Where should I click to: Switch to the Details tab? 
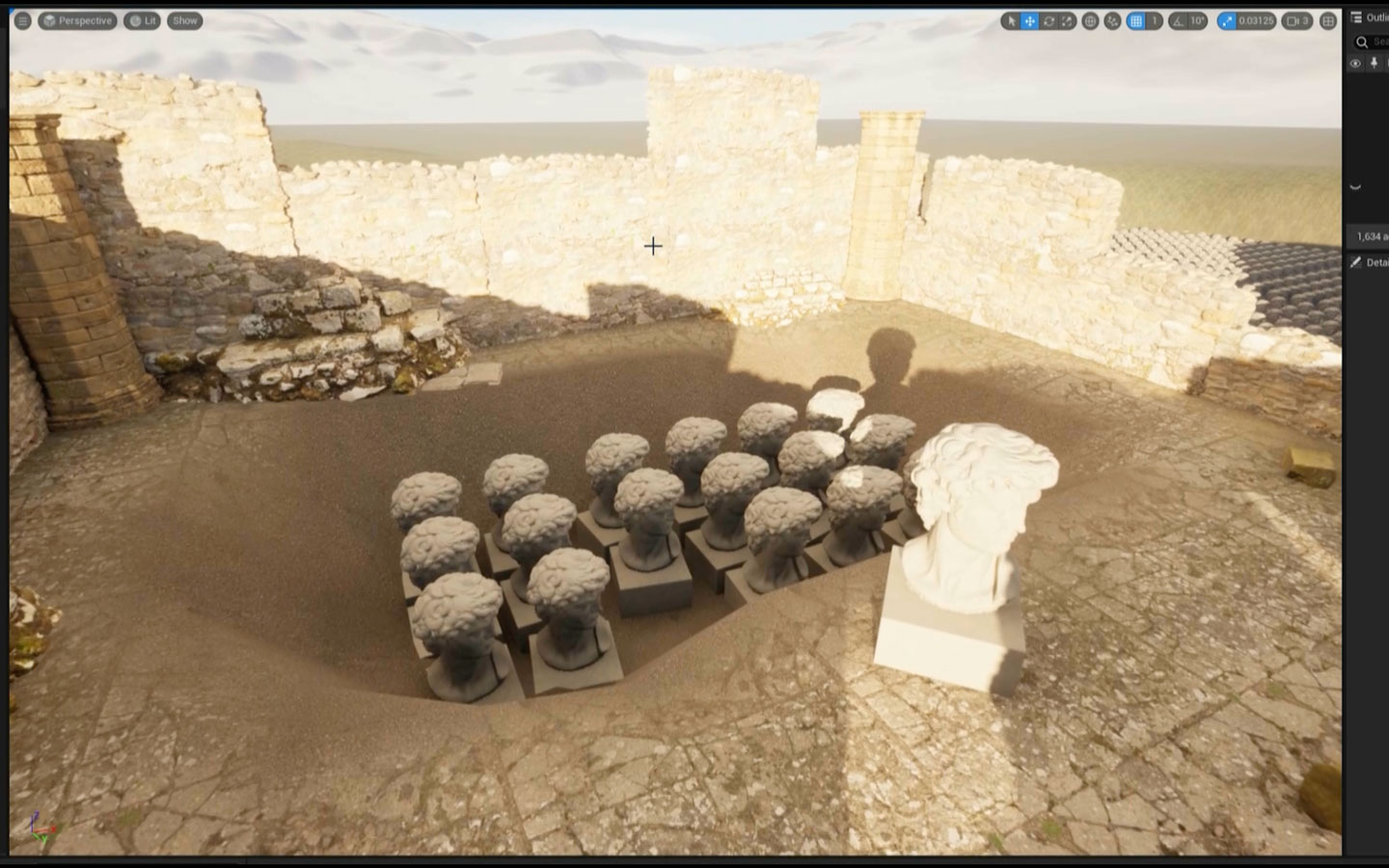click(1372, 261)
